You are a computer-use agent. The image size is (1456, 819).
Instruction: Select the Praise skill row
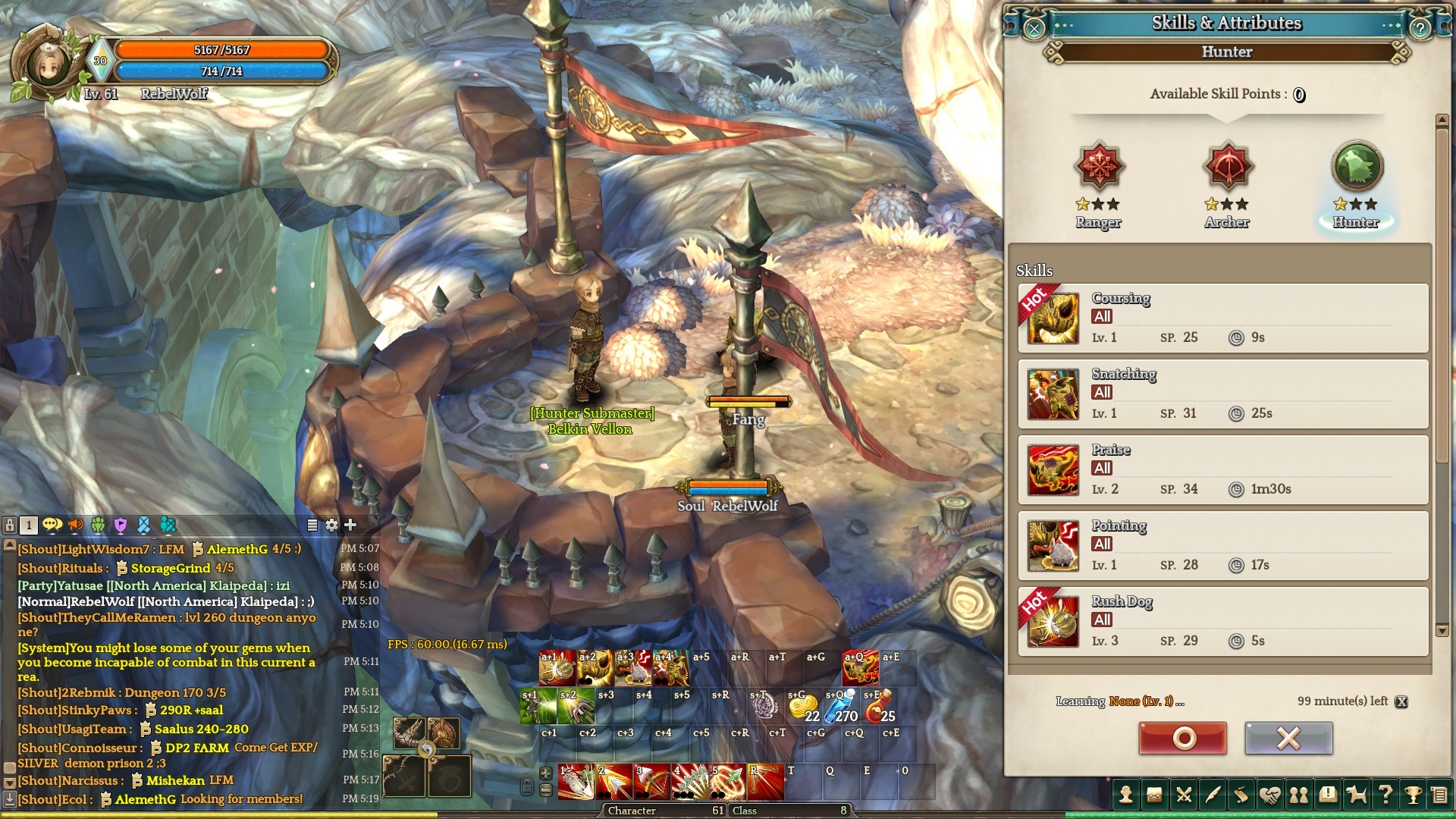point(1222,470)
